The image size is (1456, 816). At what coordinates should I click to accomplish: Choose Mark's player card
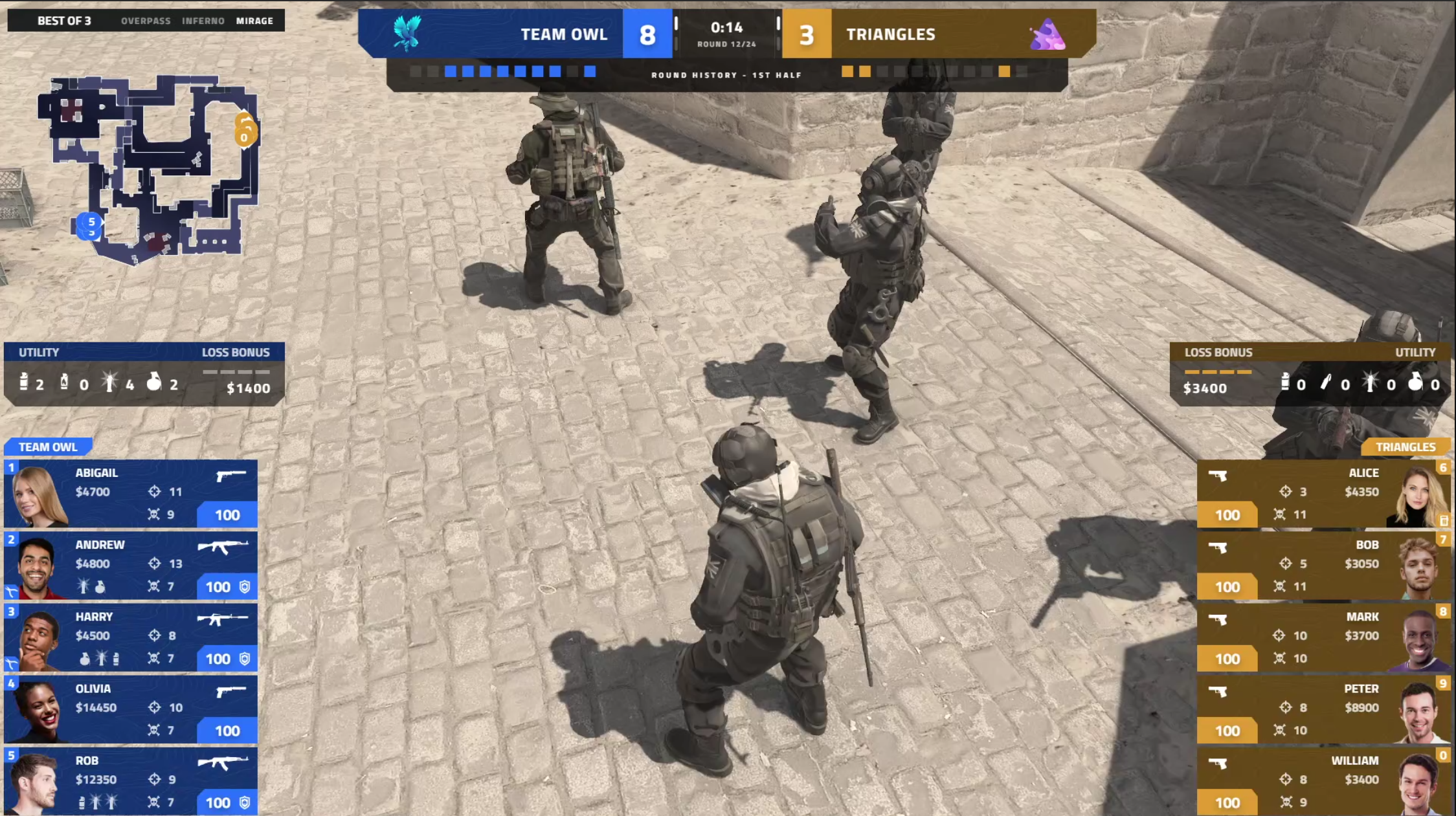(x=1323, y=637)
